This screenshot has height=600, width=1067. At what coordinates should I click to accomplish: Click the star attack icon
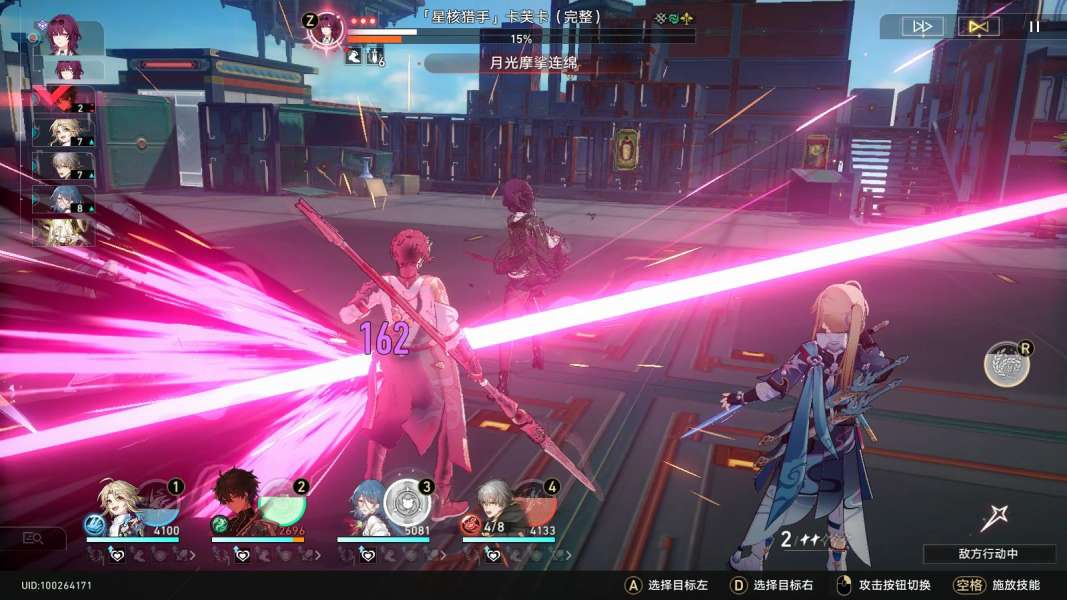click(x=995, y=518)
